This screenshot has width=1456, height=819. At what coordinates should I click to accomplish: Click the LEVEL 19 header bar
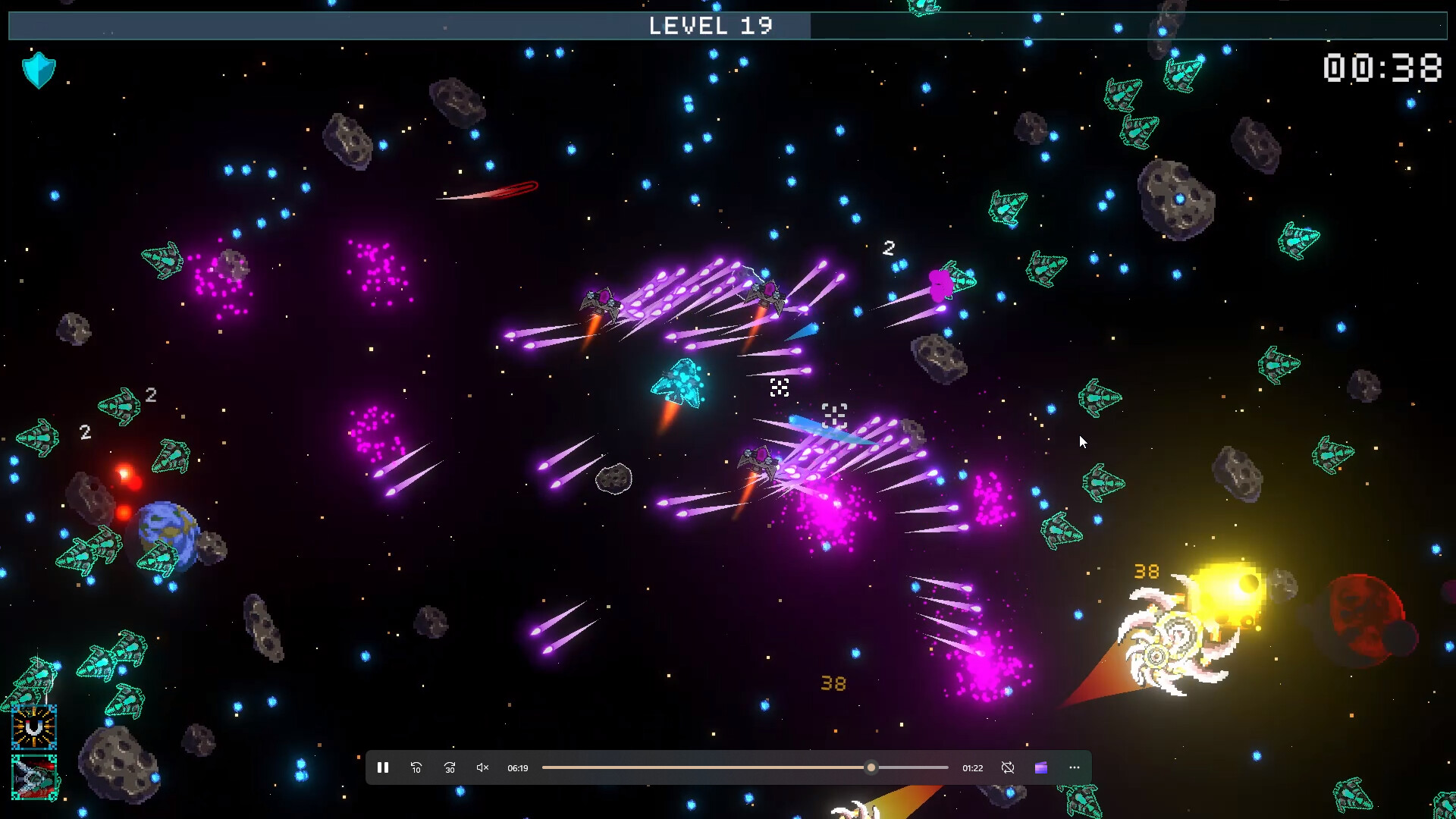point(711,25)
